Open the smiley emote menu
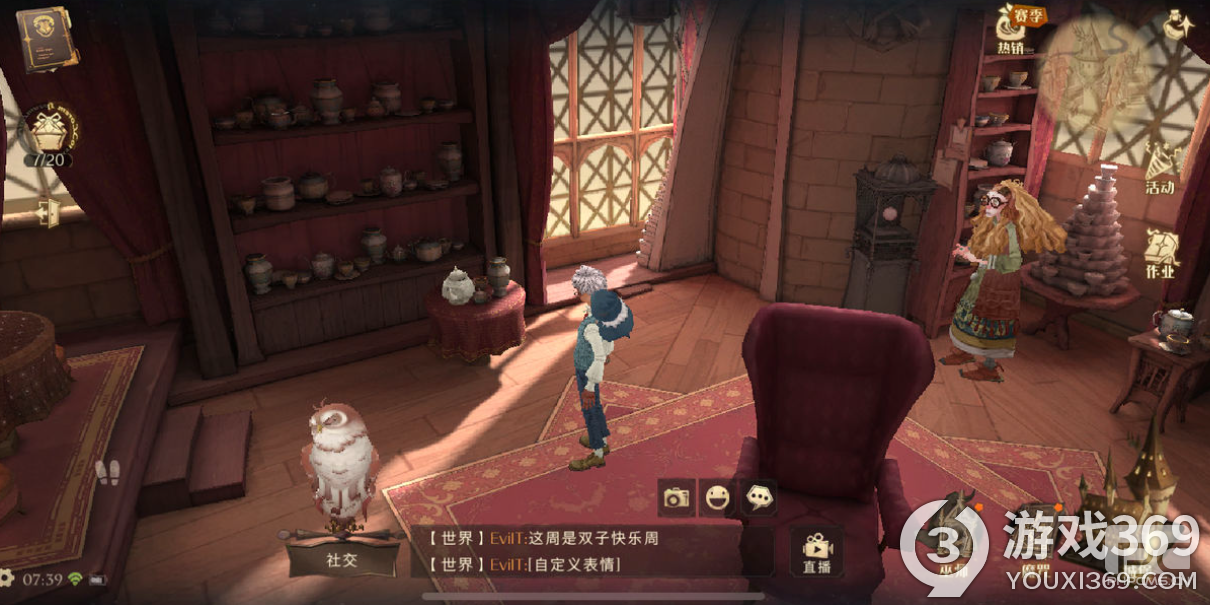The width and height of the screenshot is (1210, 605). 717,497
